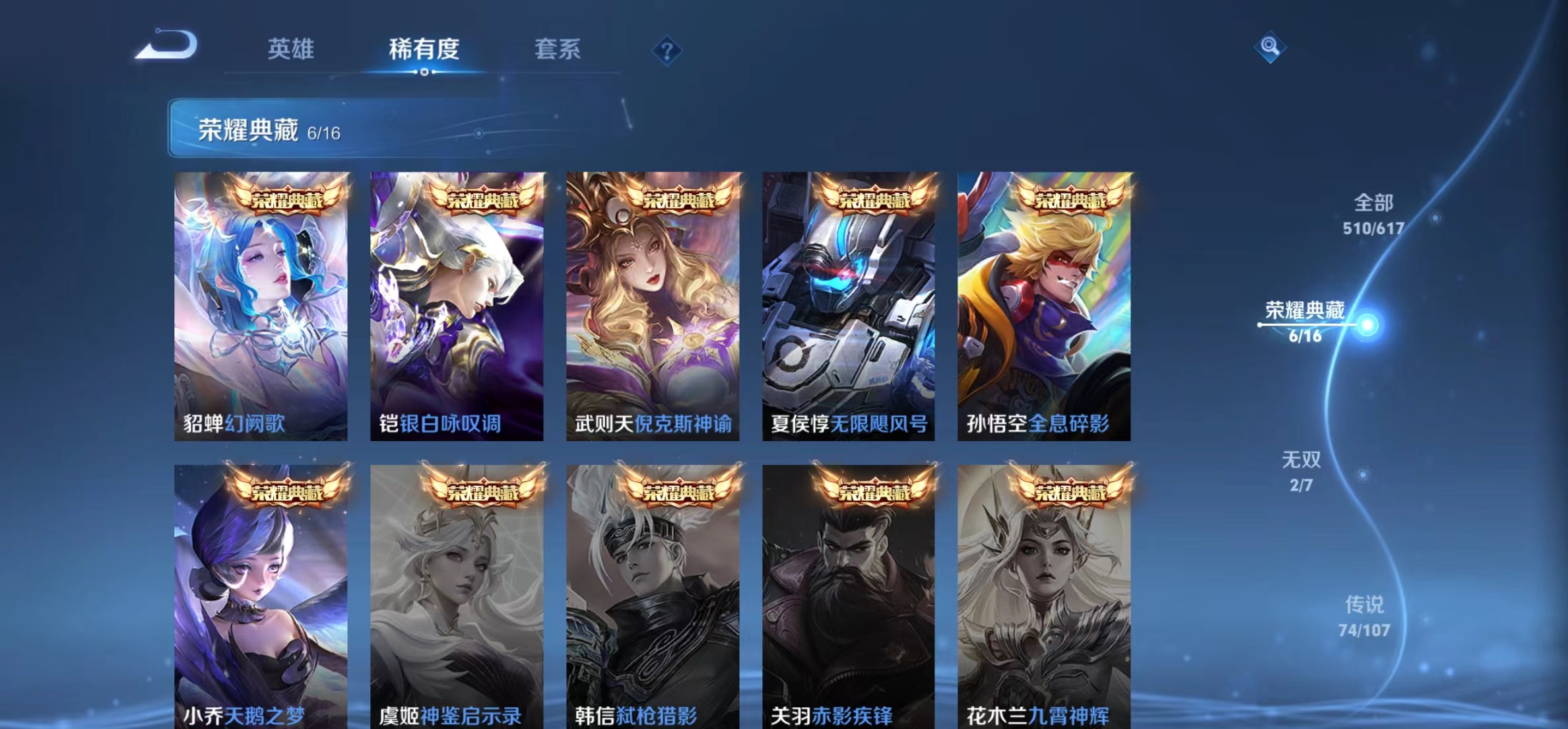Click the search magnifier icon
This screenshot has height=729, width=1568.
pos(1270,48)
